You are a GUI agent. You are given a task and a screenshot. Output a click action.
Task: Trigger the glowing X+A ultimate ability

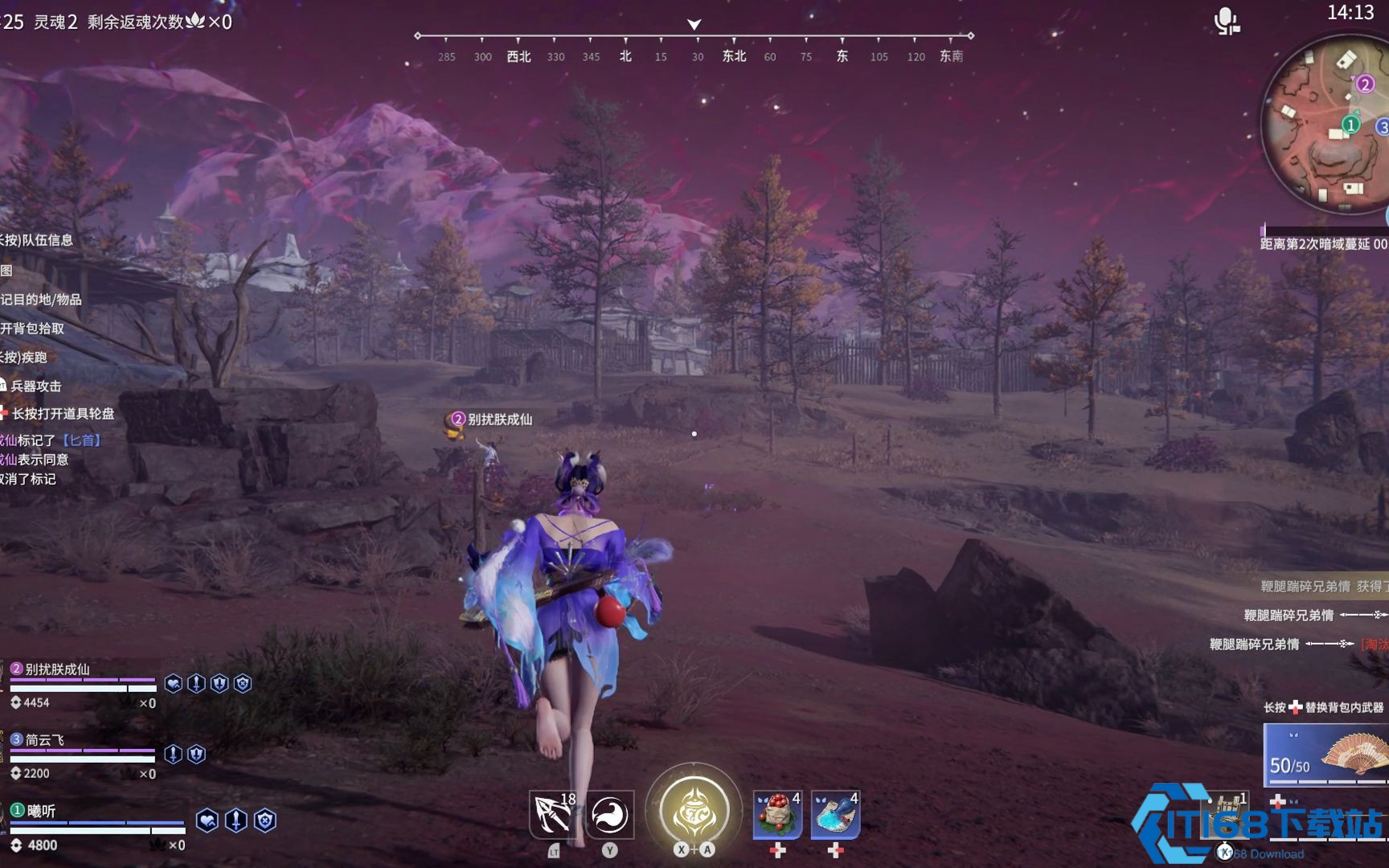692,810
